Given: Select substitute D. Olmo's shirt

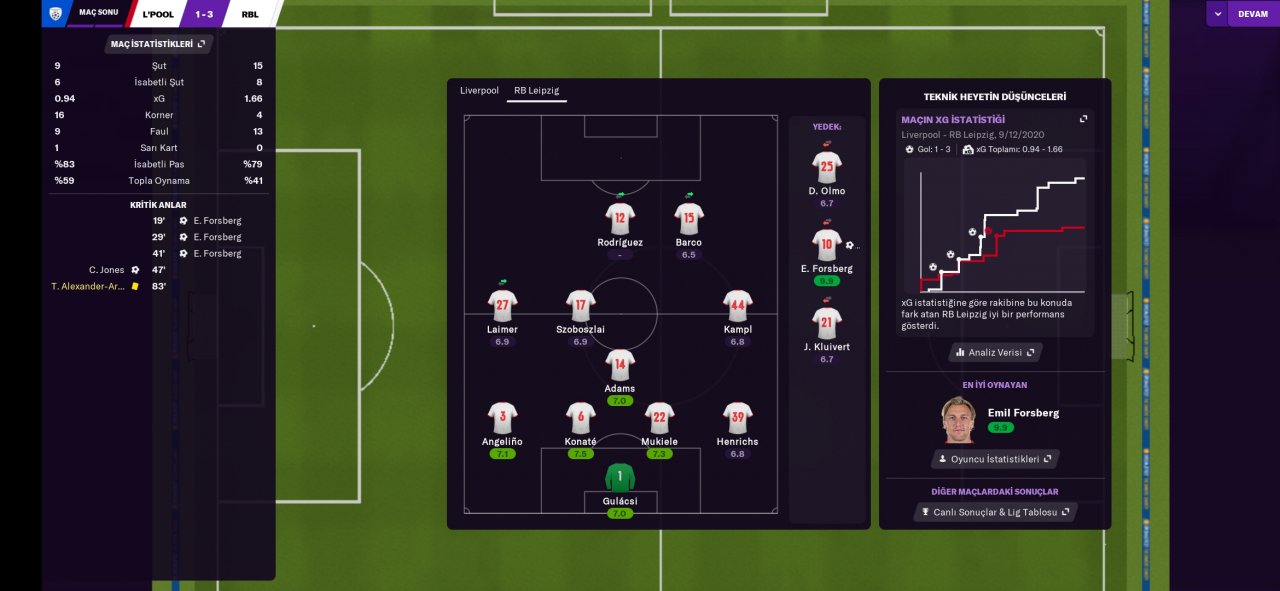Looking at the screenshot, I should point(827,167).
